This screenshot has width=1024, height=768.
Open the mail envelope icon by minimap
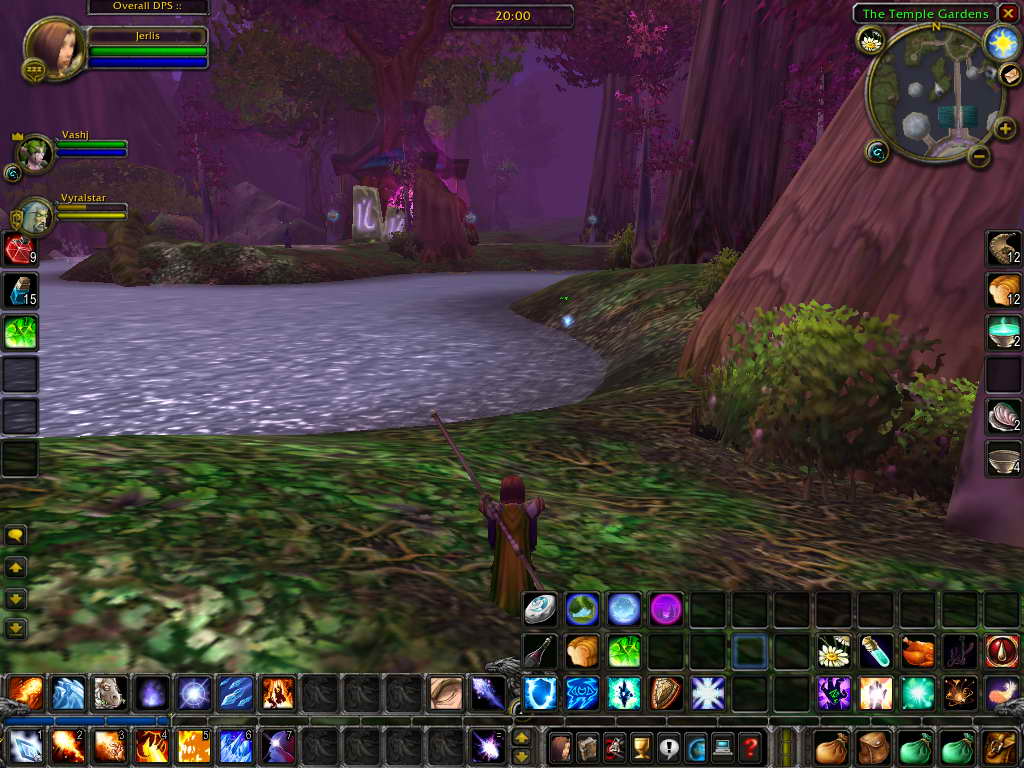point(1009,74)
